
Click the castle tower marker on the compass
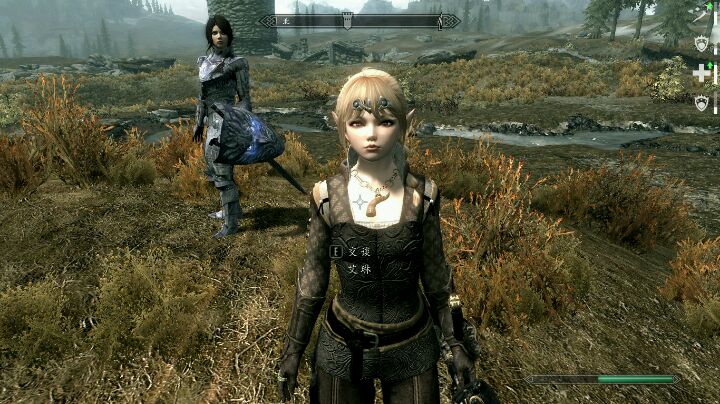click(347, 20)
